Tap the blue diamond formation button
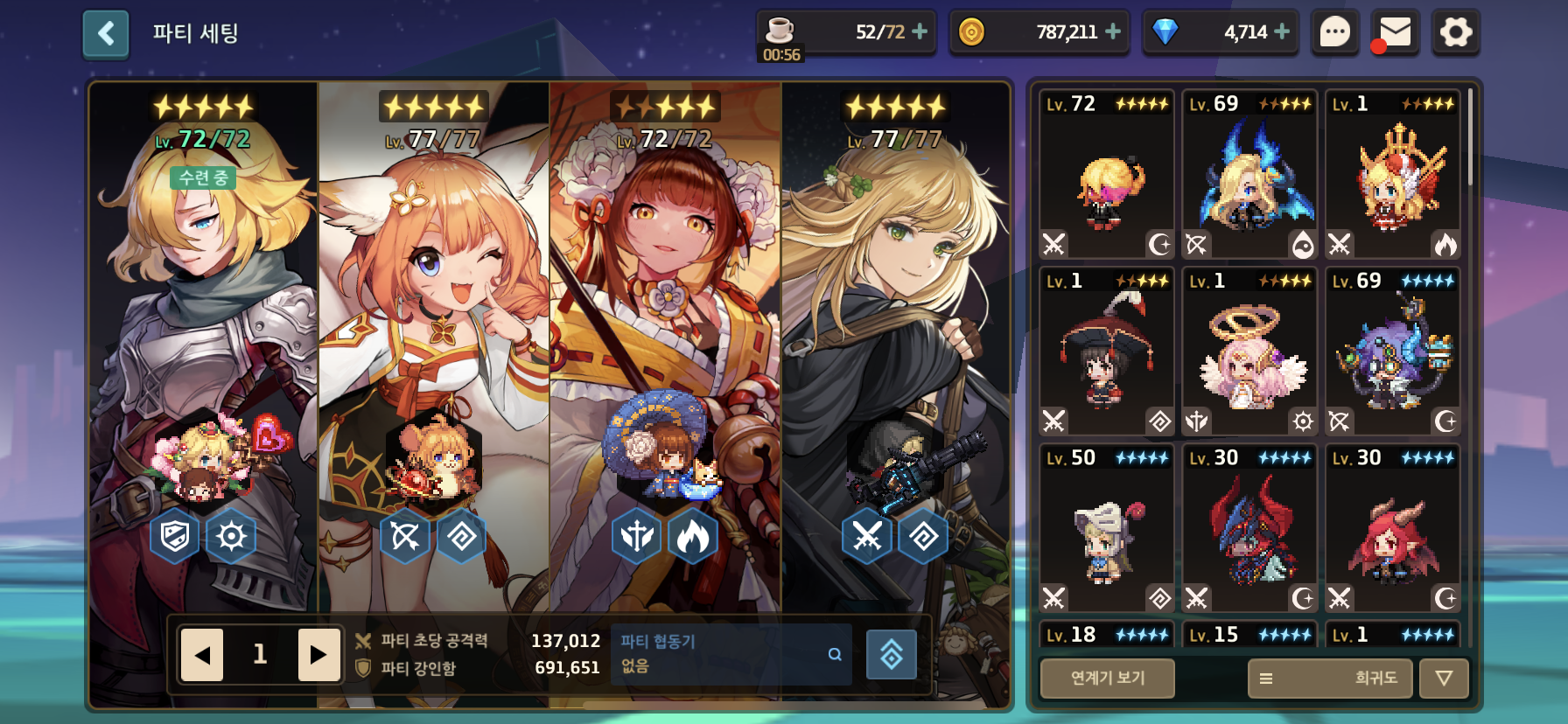This screenshot has width=1568, height=724. [891, 654]
